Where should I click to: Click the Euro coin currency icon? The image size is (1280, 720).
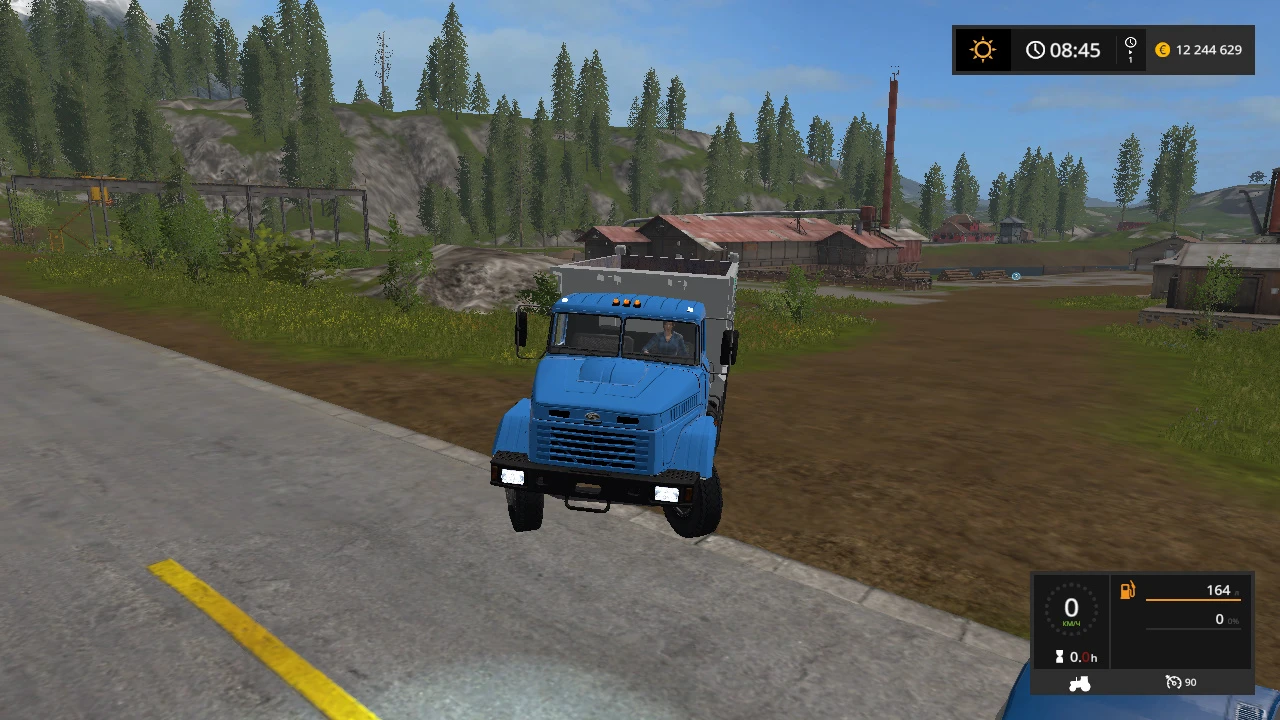pyautogui.click(x=1162, y=49)
